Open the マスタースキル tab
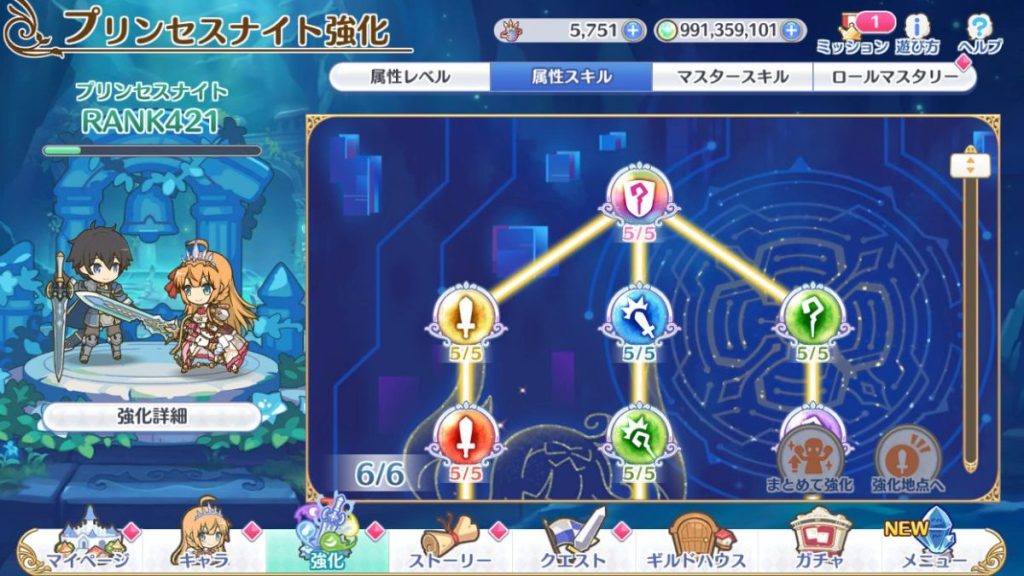 coord(732,77)
